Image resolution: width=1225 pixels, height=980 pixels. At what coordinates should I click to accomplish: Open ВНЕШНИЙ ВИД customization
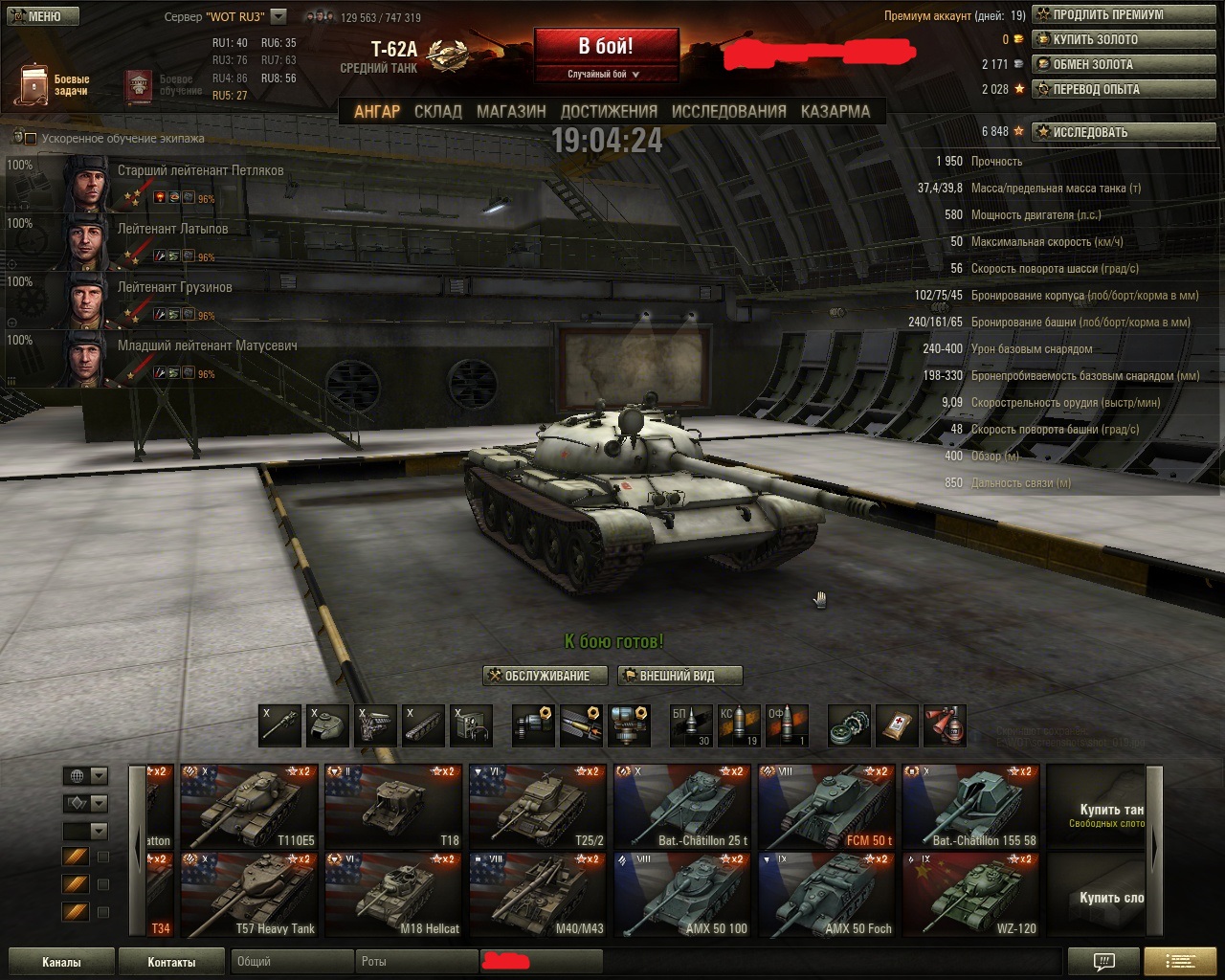(x=679, y=676)
